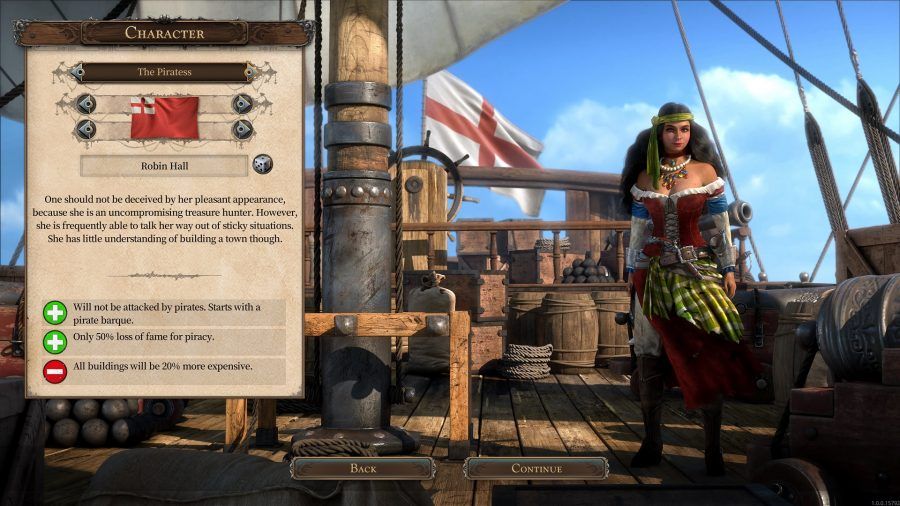Go back with the Back button
This screenshot has width=900, height=506.
click(362, 468)
